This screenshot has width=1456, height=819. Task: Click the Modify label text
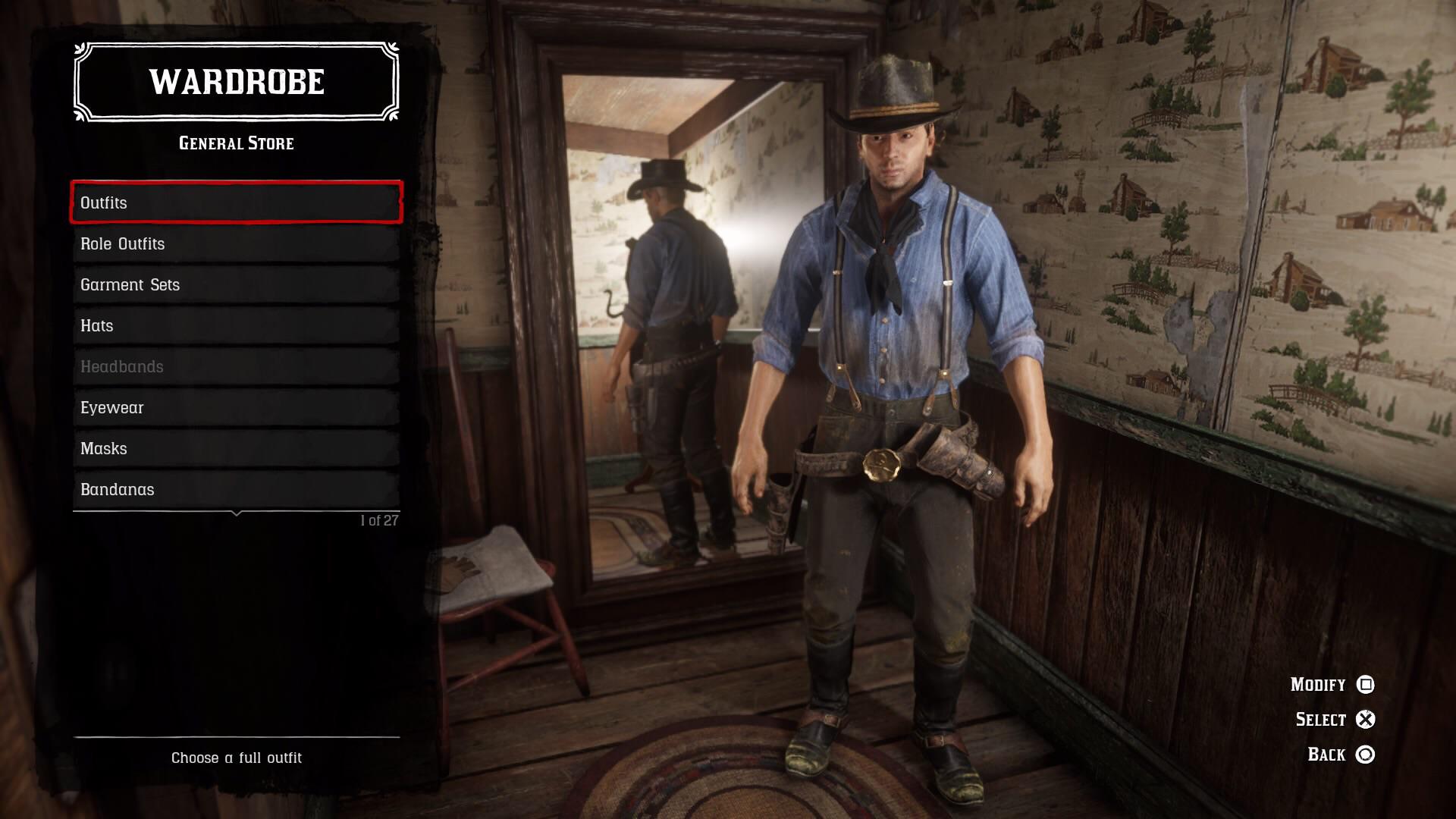[1315, 684]
